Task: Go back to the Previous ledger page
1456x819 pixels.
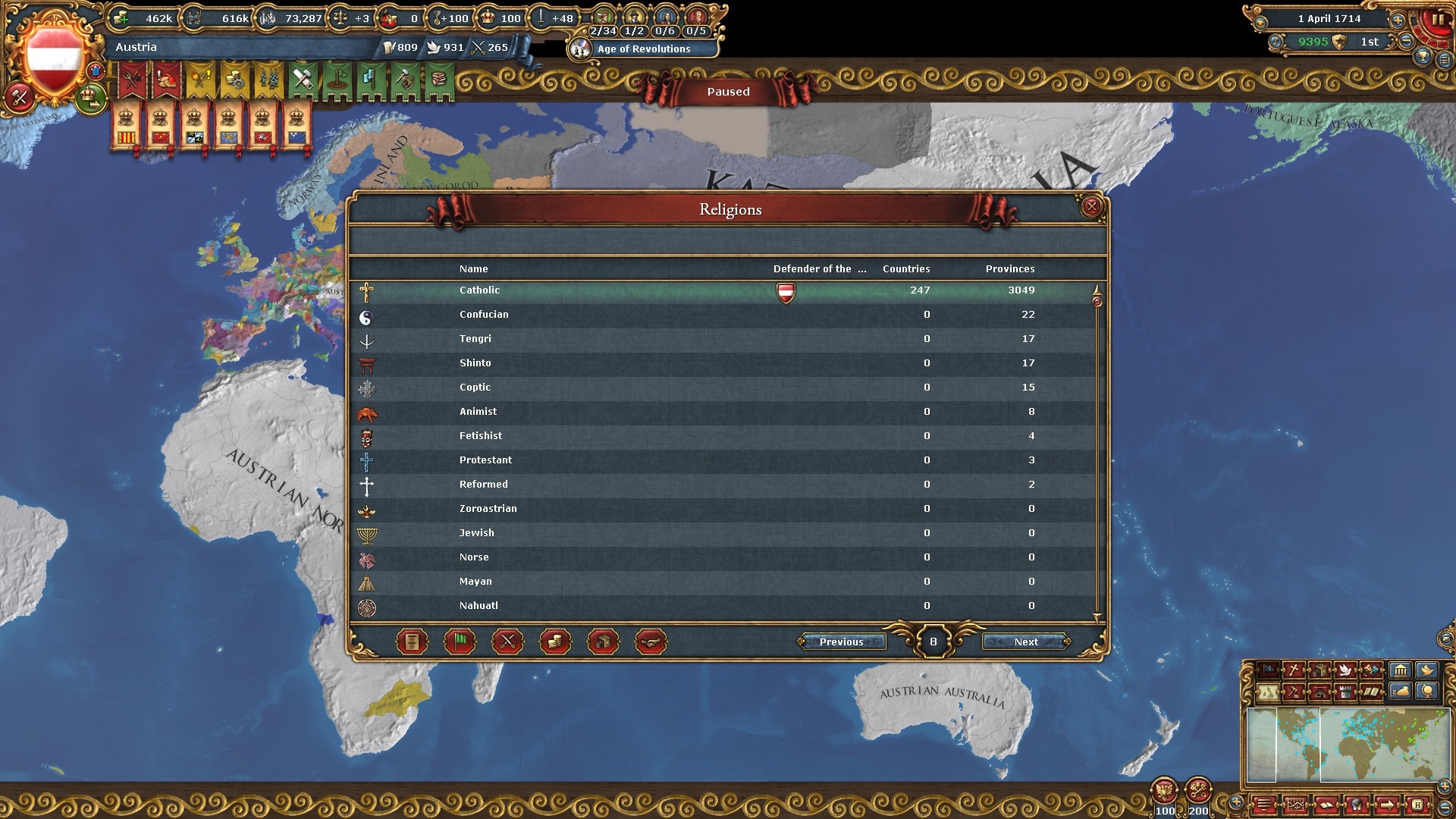Action: click(841, 642)
